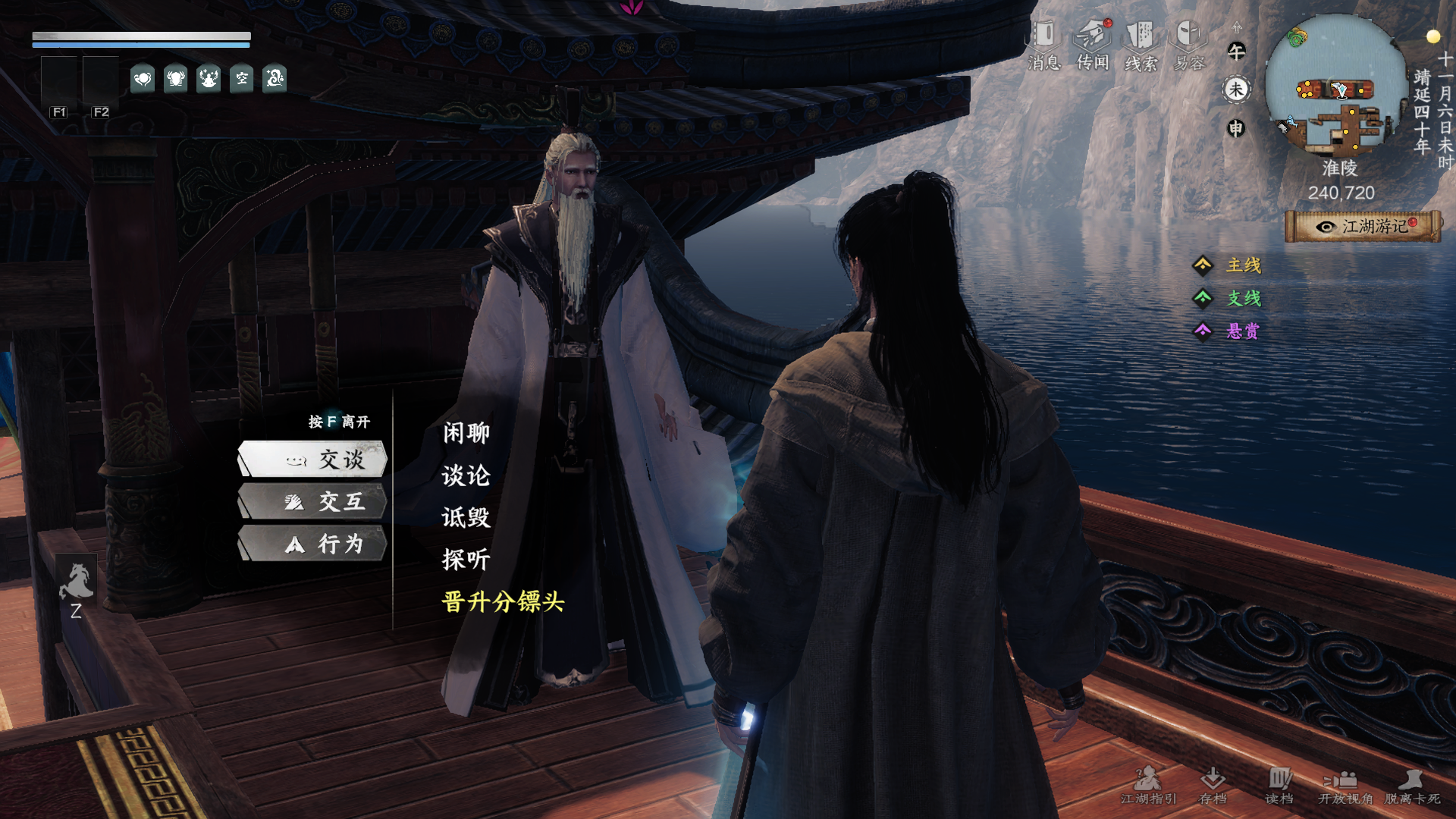Select the 交谈 talk tab
The image size is (1456, 819).
pyautogui.click(x=313, y=460)
